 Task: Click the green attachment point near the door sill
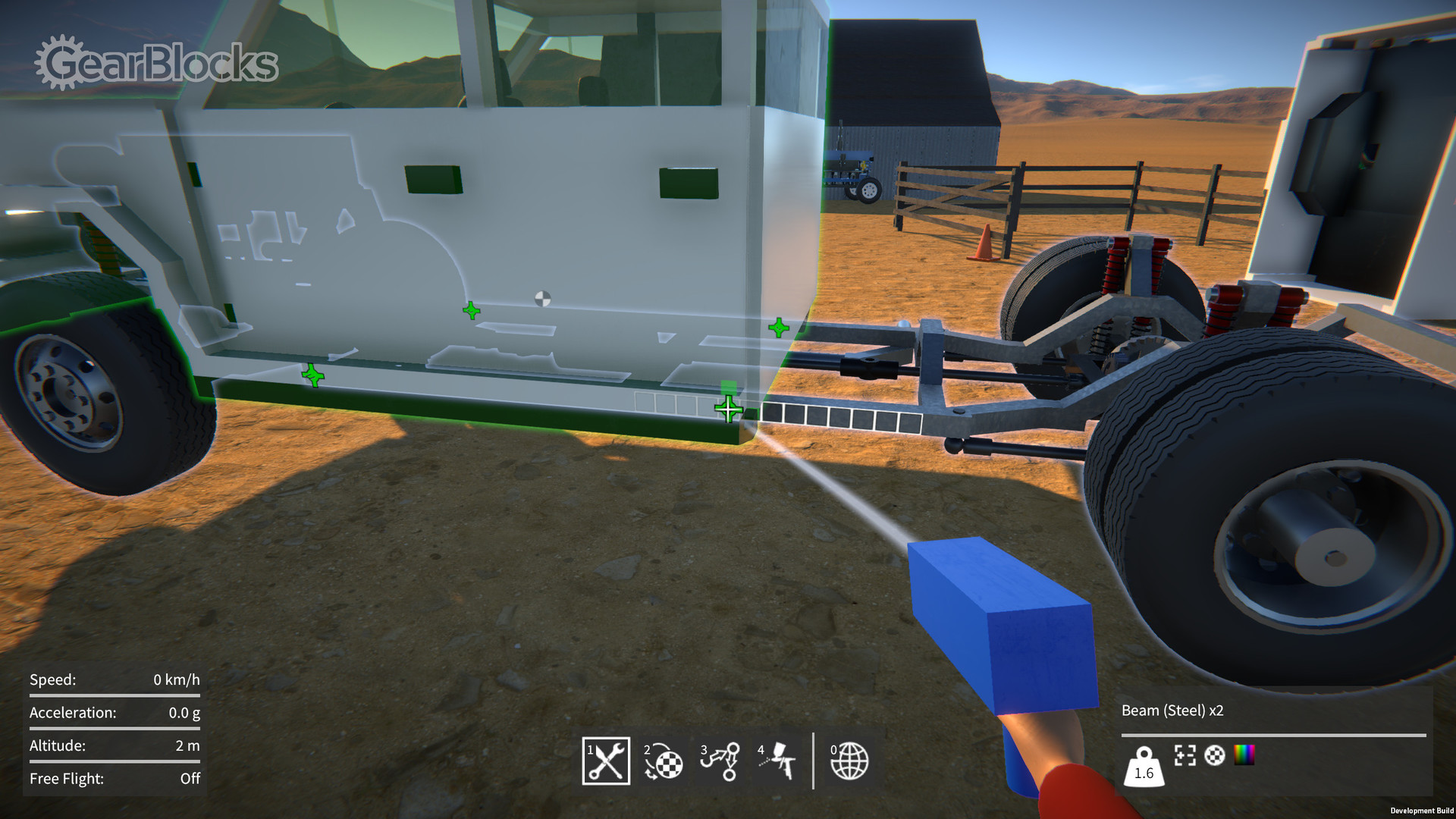730,408
